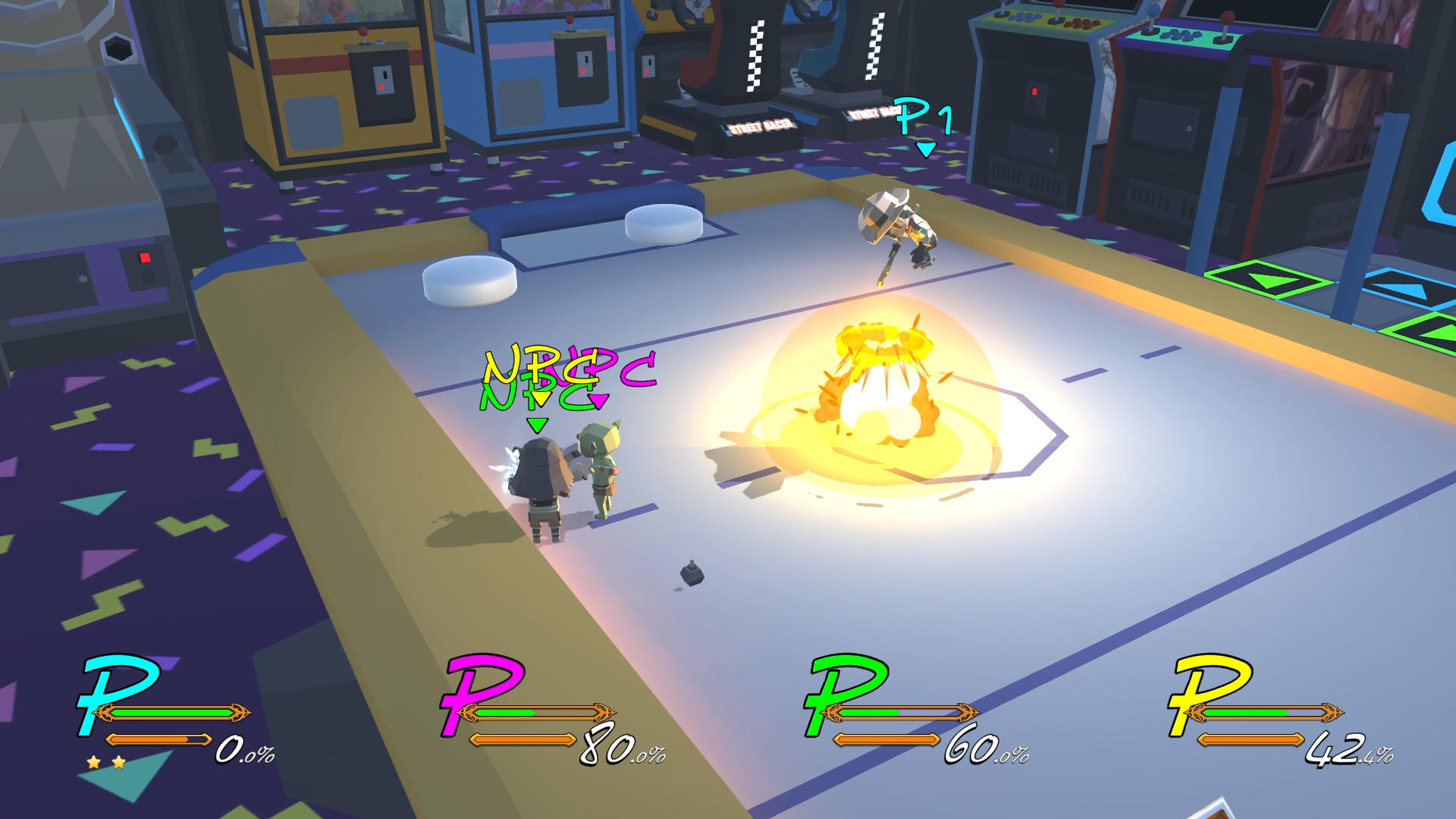The width and height of the screenshot is (1456, 819).
Task: Click the yellow arrow under the NBC text
Action: (x=541, y=399)
